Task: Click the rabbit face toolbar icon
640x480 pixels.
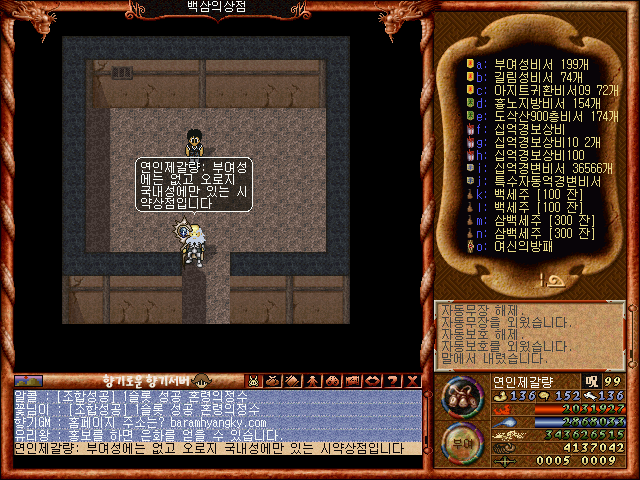Action: [x=254, y=380]
